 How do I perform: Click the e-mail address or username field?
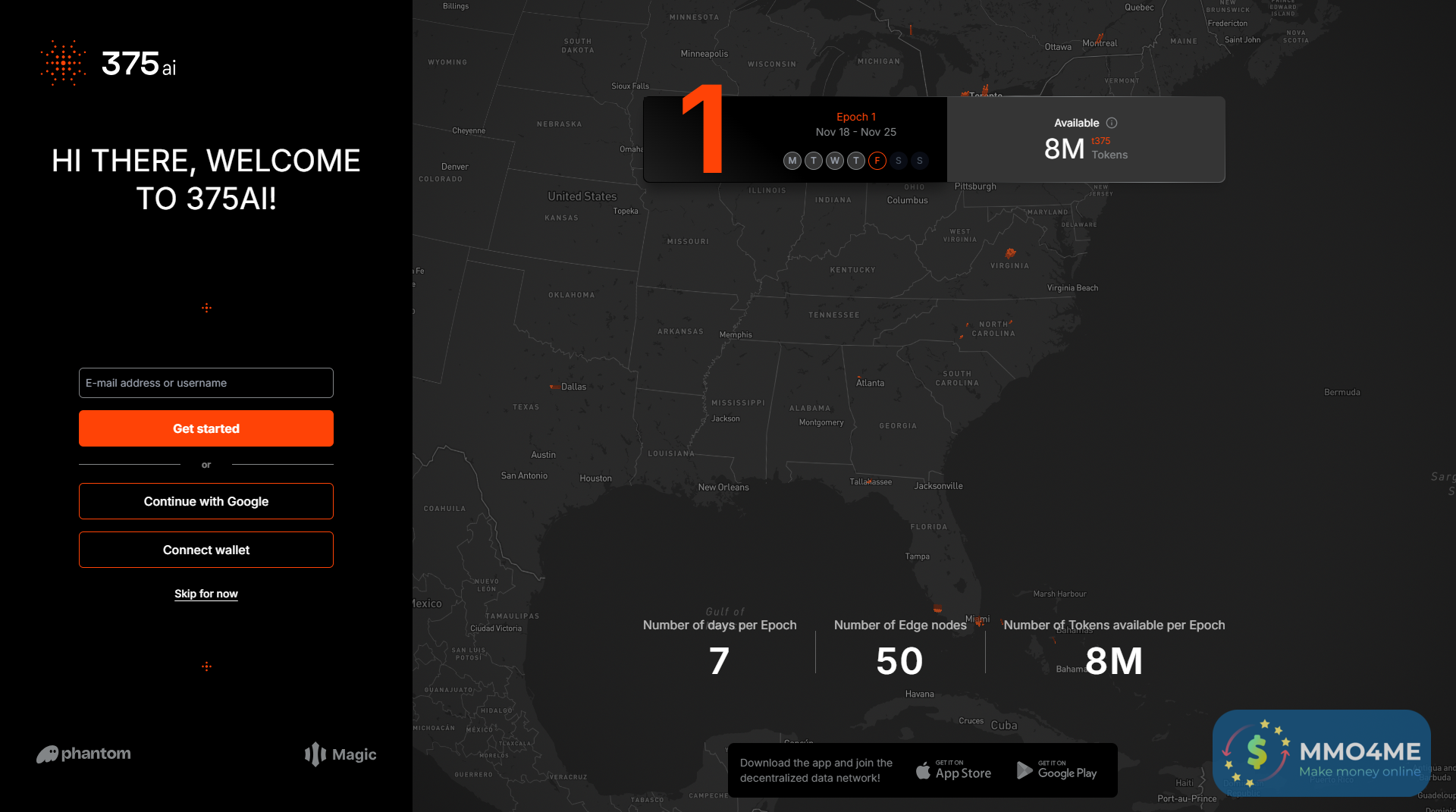pos(206,383)
